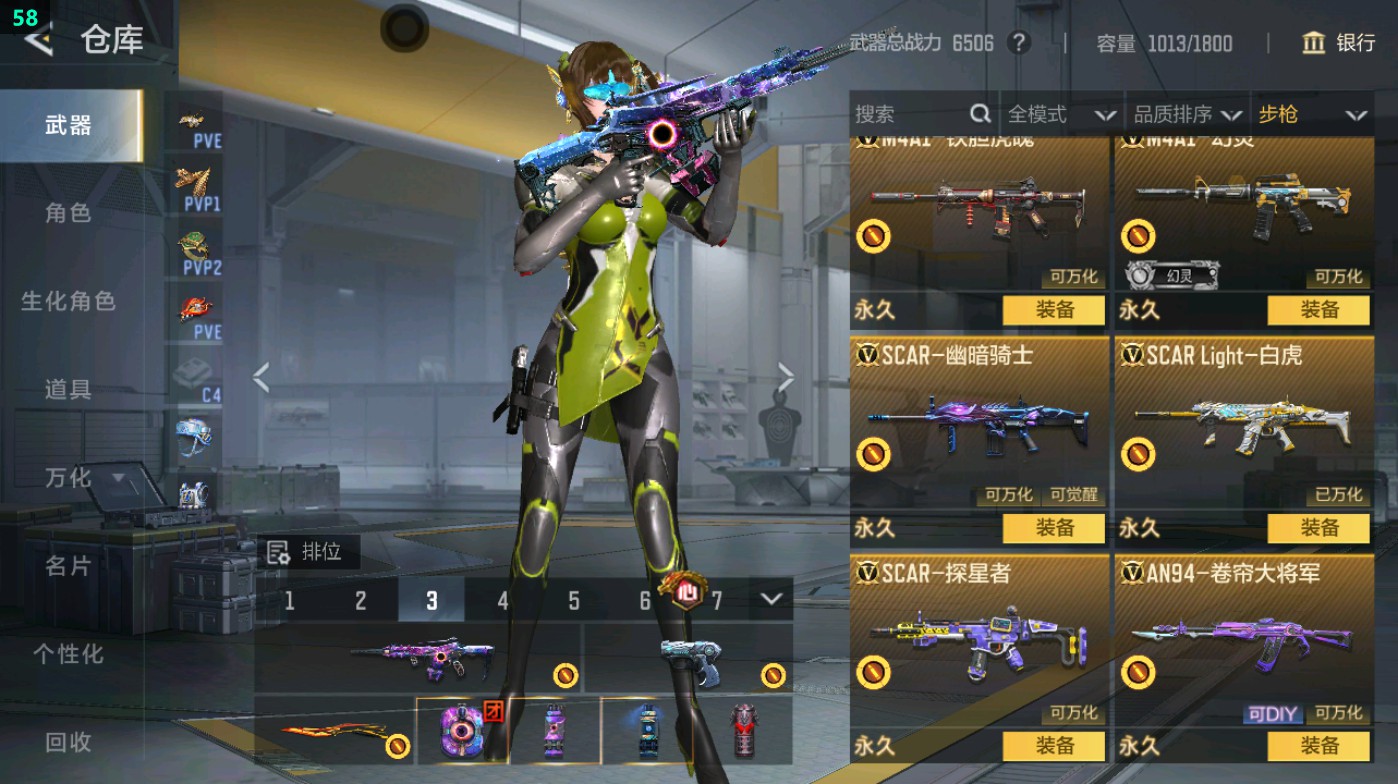The width and height of the screenshot is (1398, 784).
Task: Expand the 步枪 weapon type dropdown
Action: [x=1311, y=115]
